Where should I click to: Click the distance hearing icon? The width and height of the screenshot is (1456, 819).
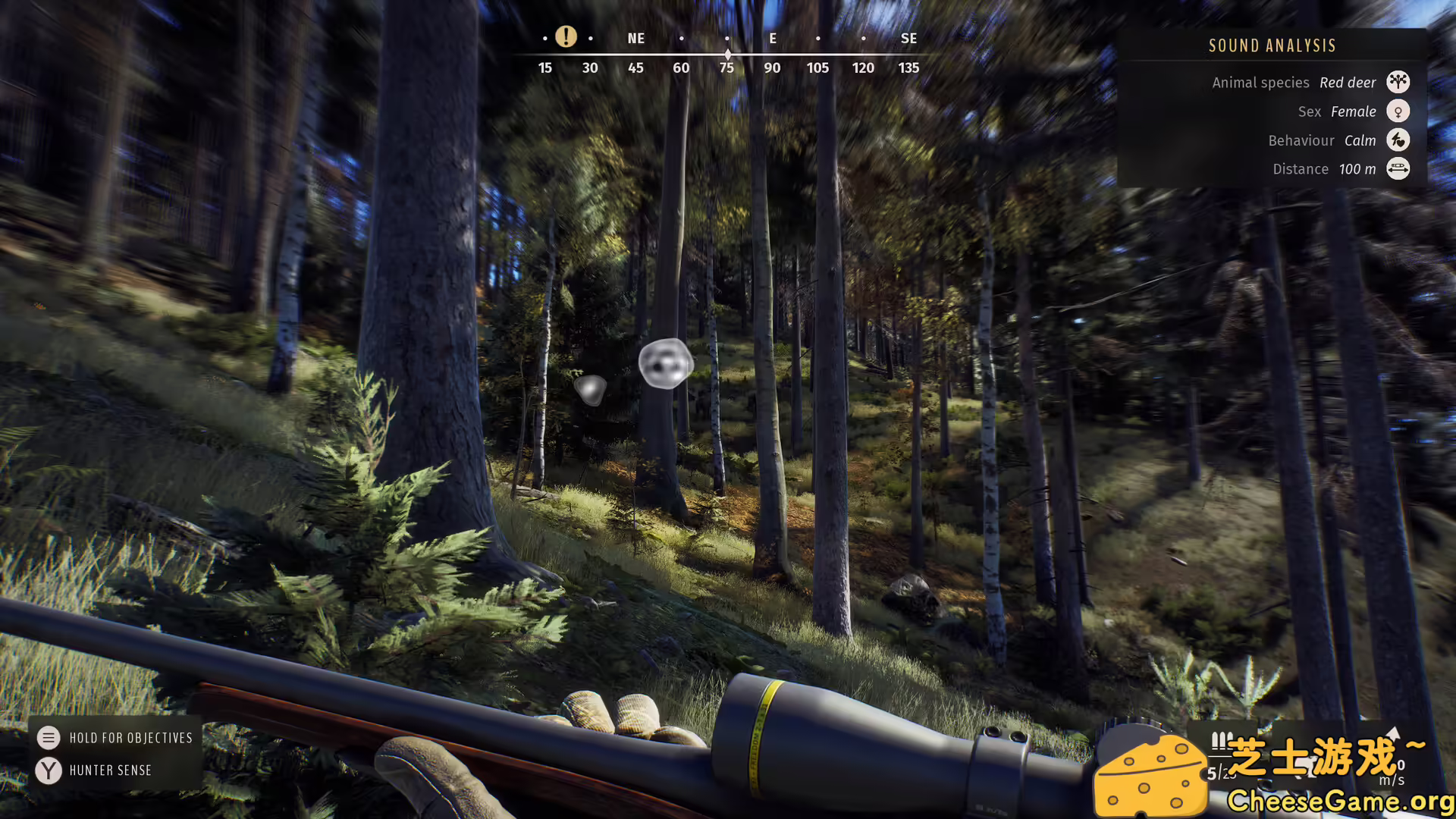(1398, 169)
